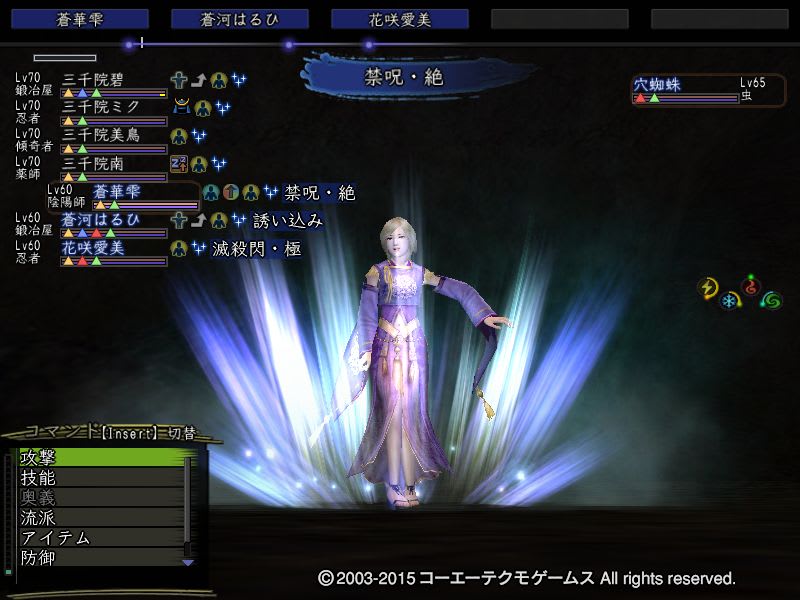
Task: Click the 花咲愛美 turn-order tab
Action: point(399,19)
